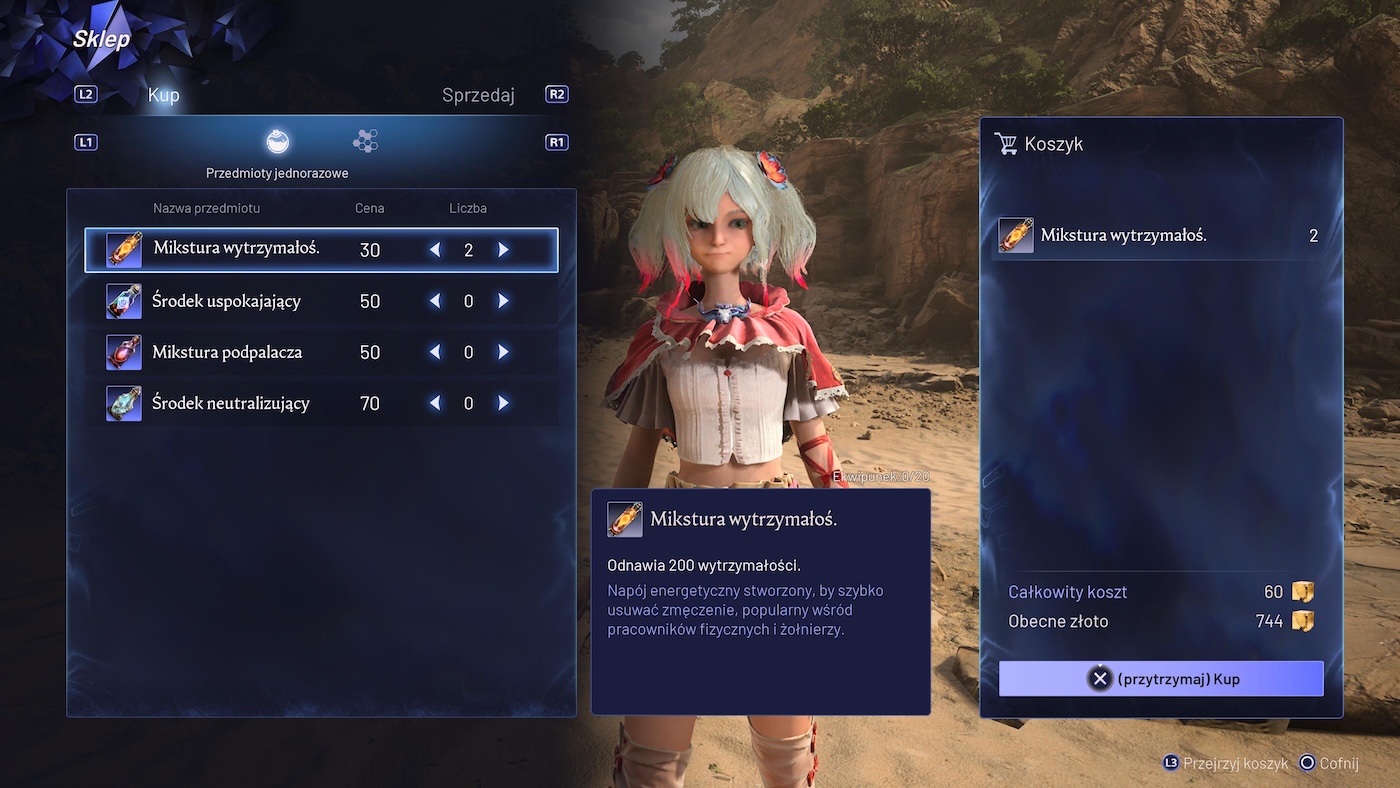Click Przejrzyj koszyk to review cart
This screenshot has height=788, width=1400.
coord(1225,763)
